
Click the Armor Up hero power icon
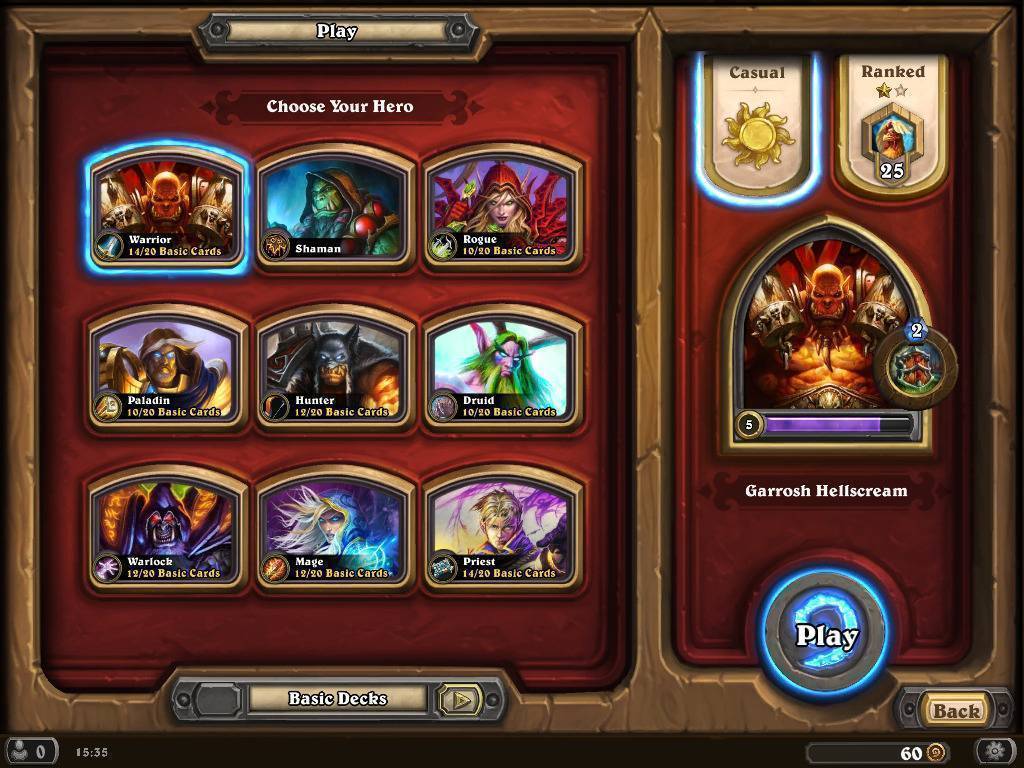tap(914, 366)
